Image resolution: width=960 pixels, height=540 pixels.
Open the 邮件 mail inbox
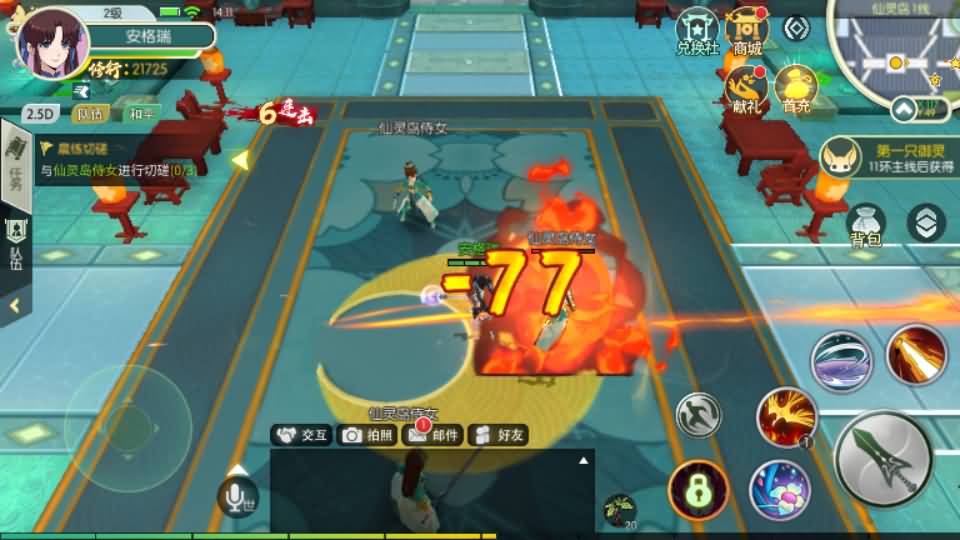[432, 435]
